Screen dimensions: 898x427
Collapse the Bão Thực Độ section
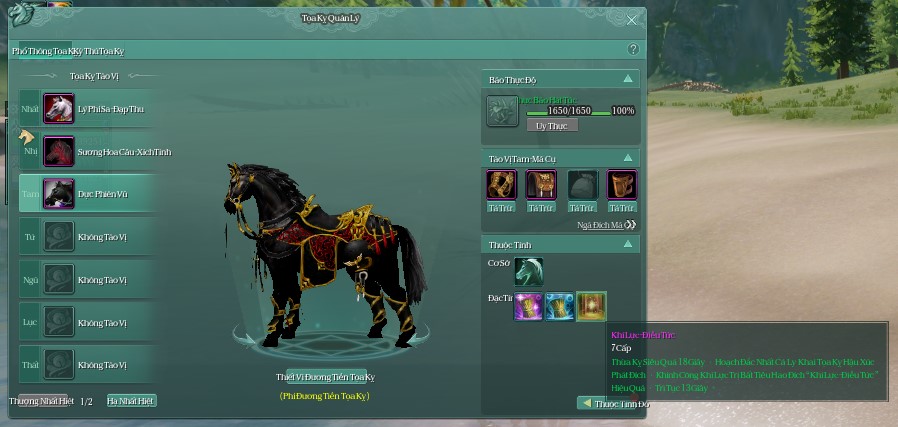(x=628, y=78)
